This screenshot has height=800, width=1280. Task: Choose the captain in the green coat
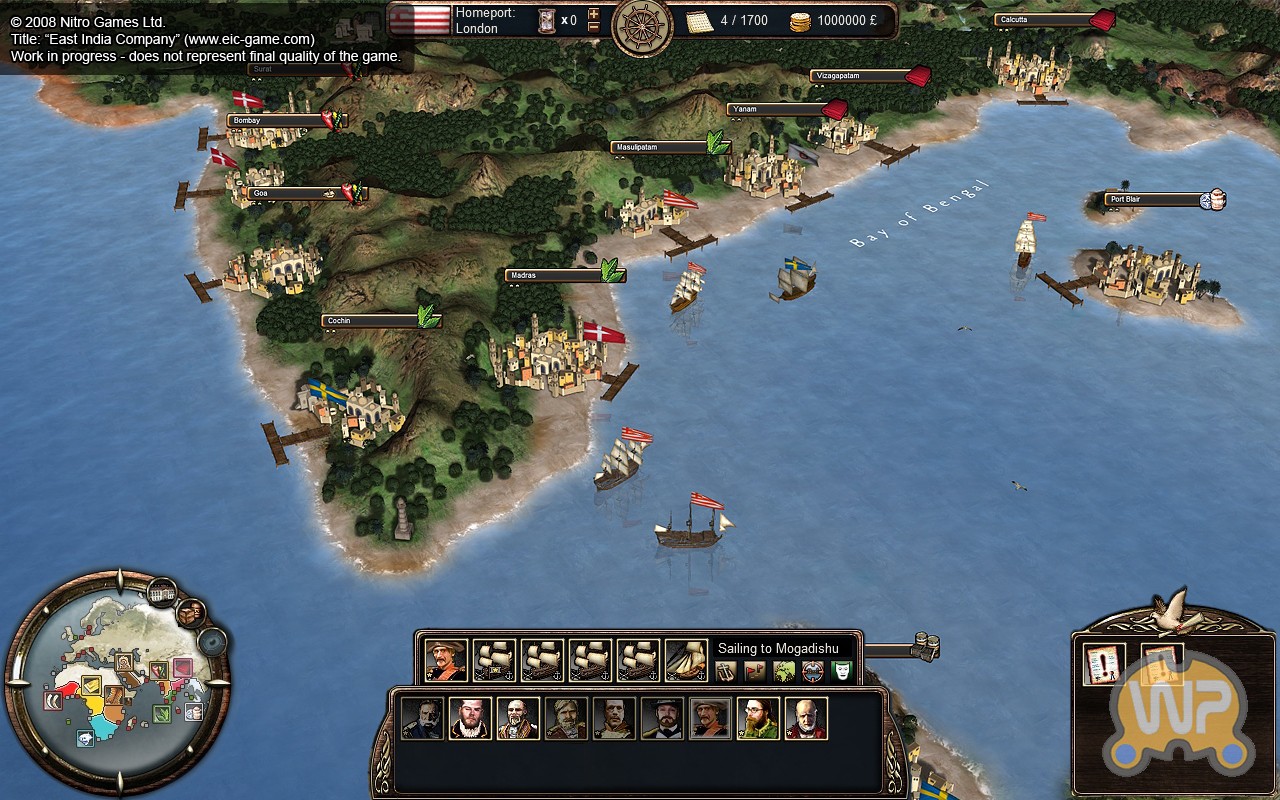pos(758,718)
